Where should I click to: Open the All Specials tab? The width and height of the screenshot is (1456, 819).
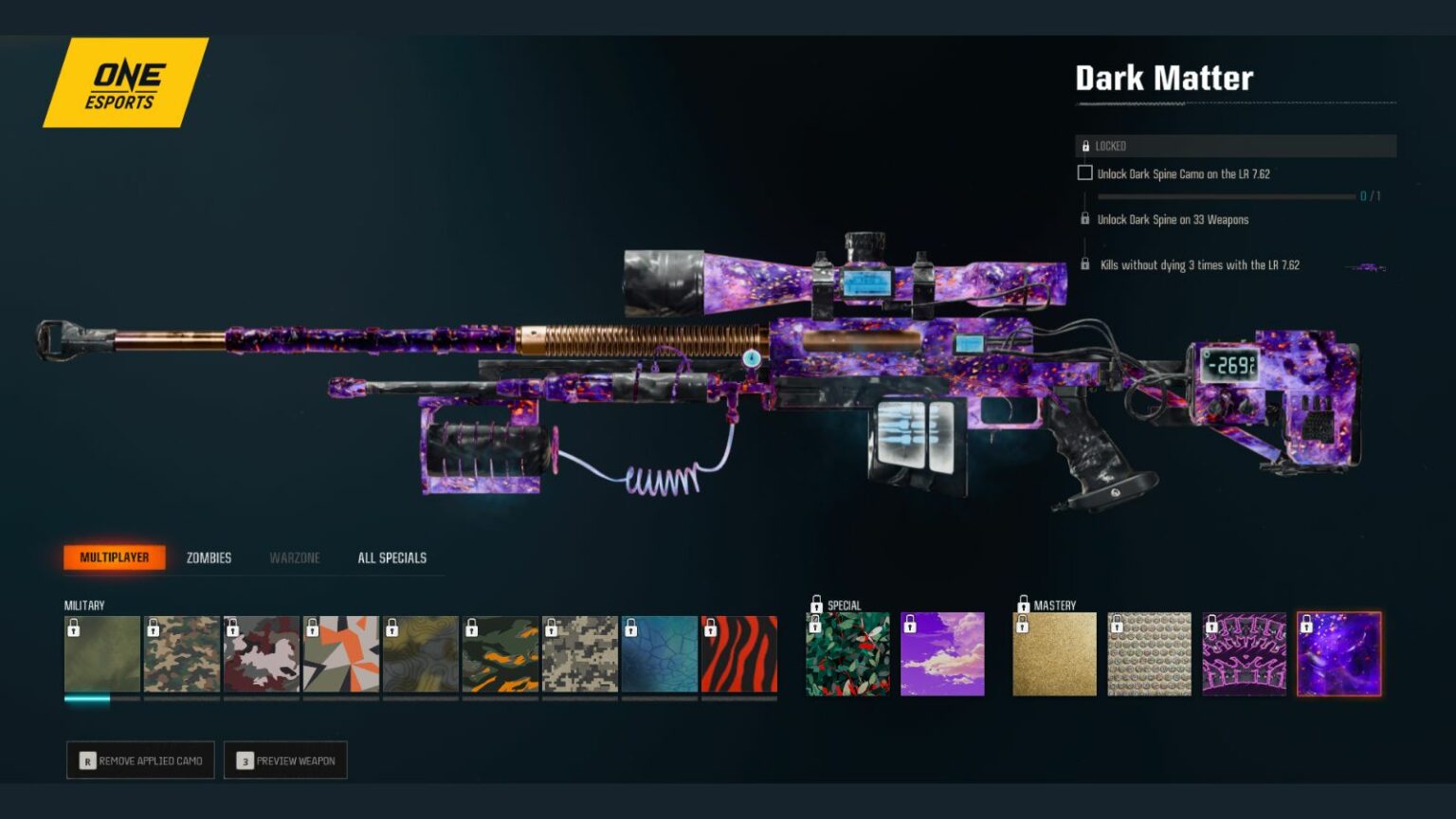(x=391, y=557)
